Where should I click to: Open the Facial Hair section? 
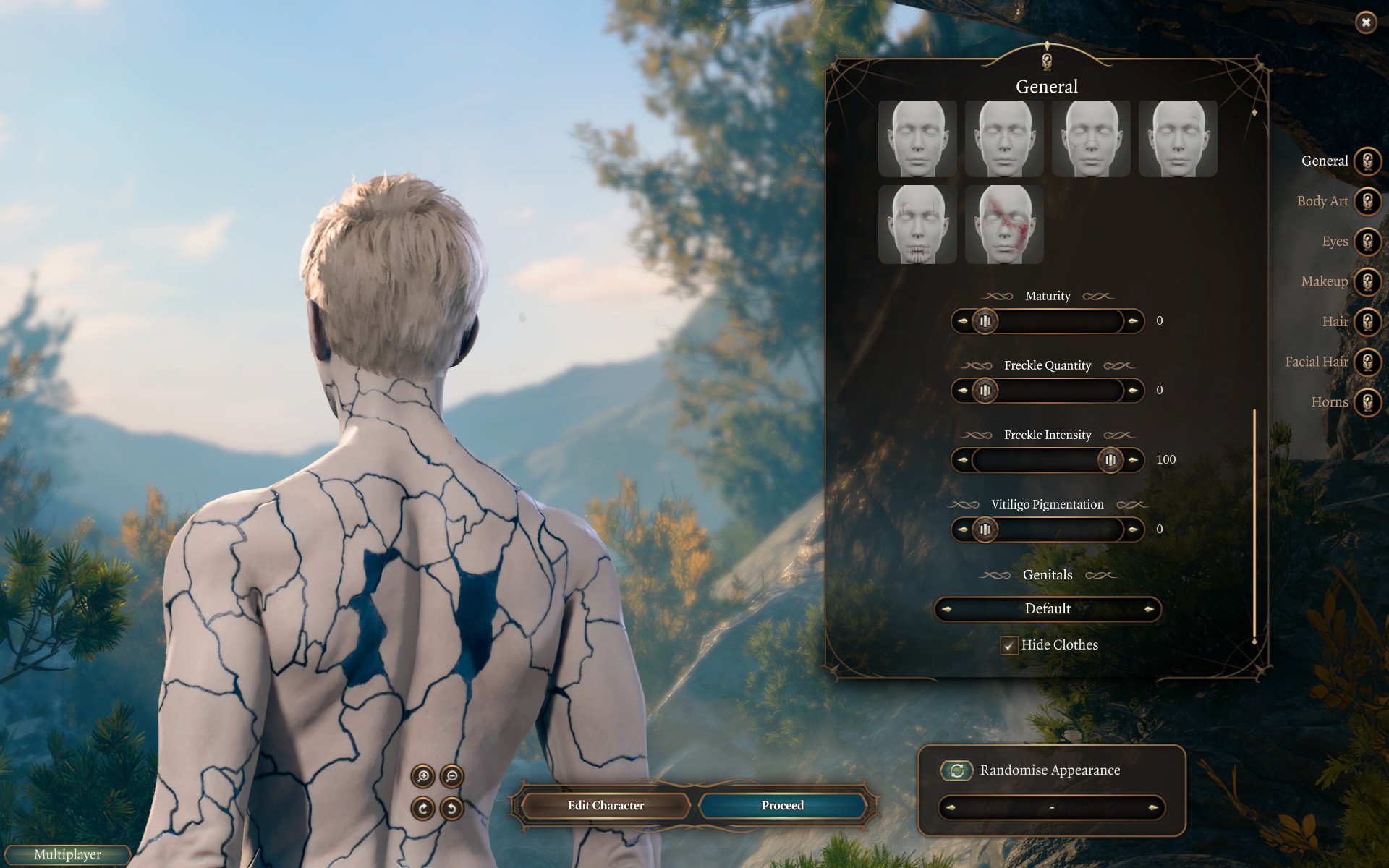tap(1367, 362)
